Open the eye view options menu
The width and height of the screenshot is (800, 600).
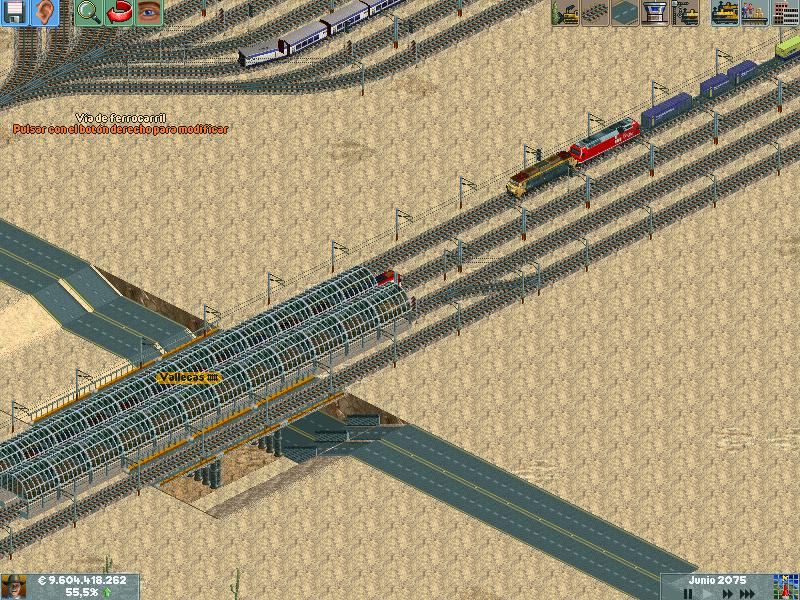click(x=149, y=13)
